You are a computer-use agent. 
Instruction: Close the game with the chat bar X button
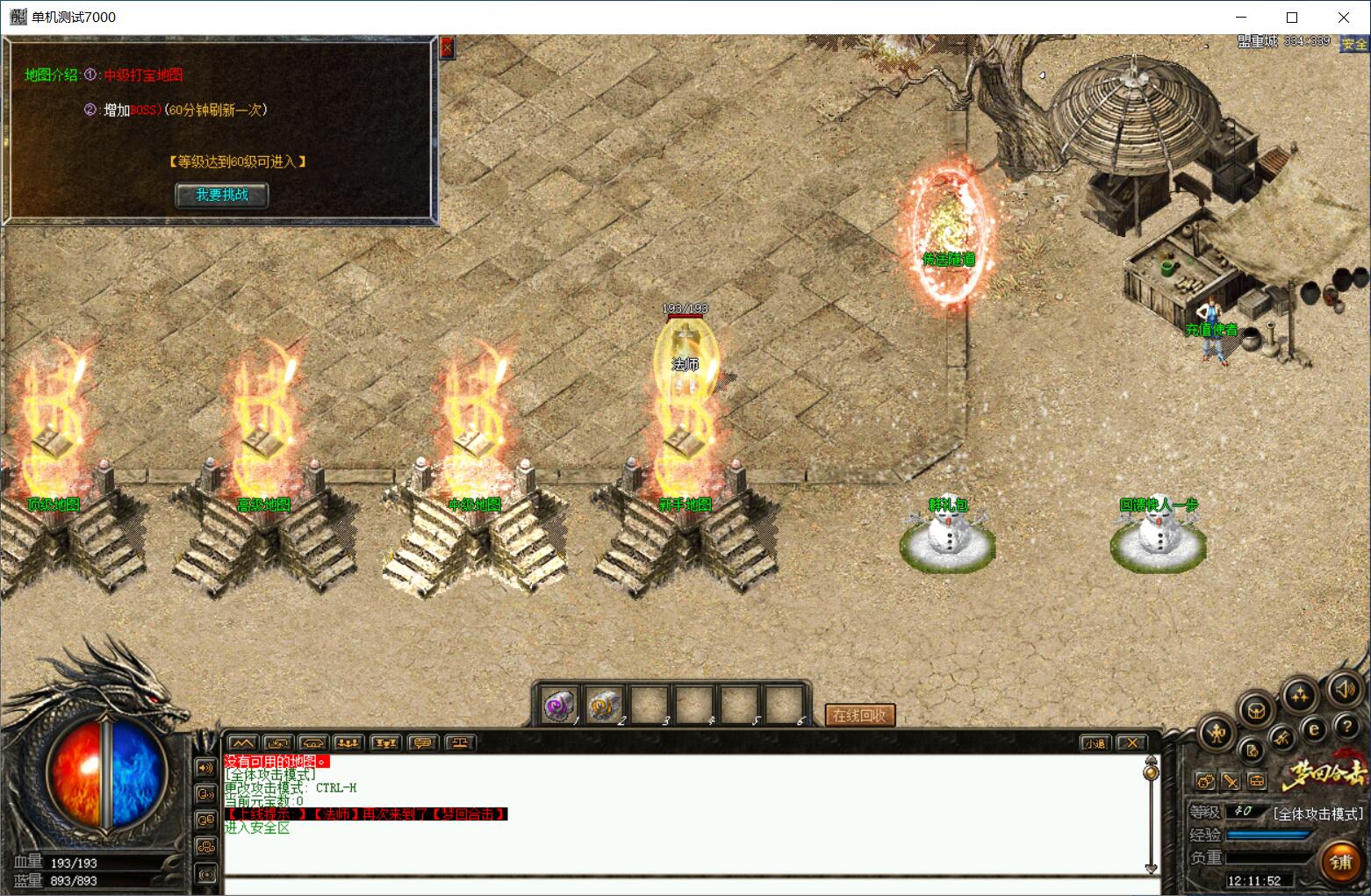point(1132,743)
